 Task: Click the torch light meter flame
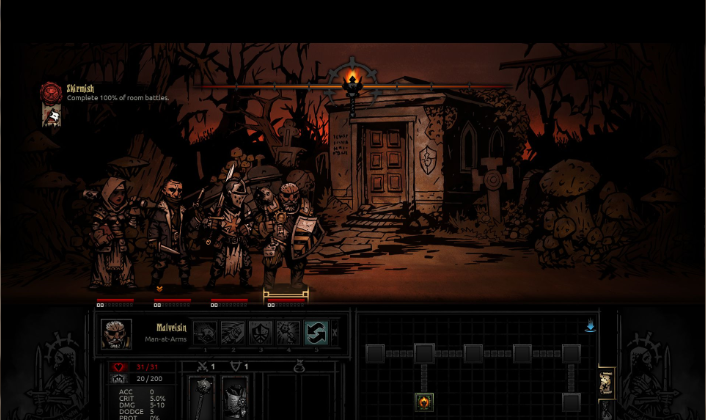[x=352, y=78]
